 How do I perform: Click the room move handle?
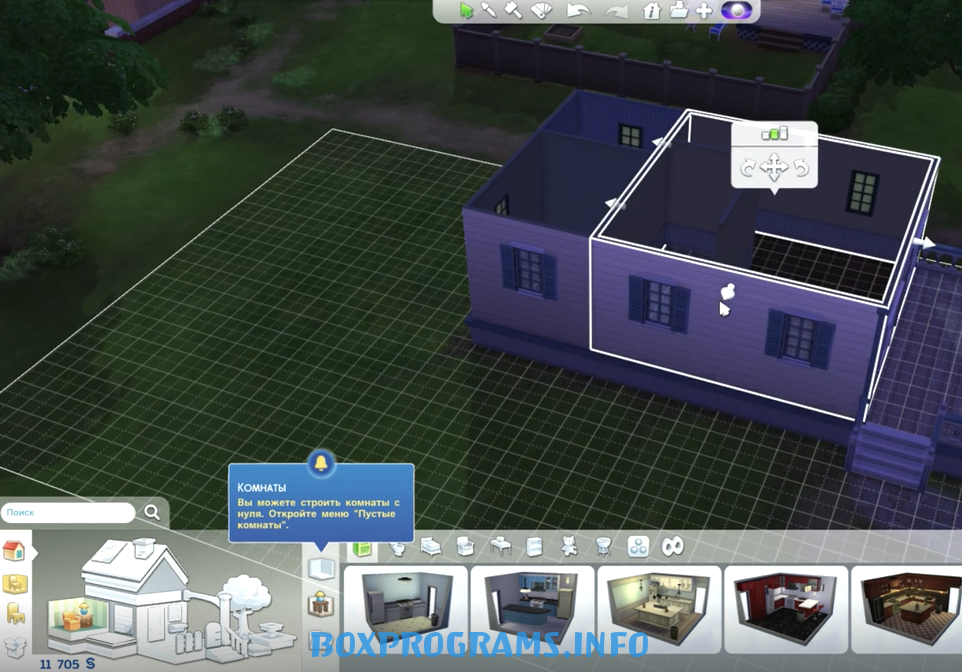pos(774,167)
